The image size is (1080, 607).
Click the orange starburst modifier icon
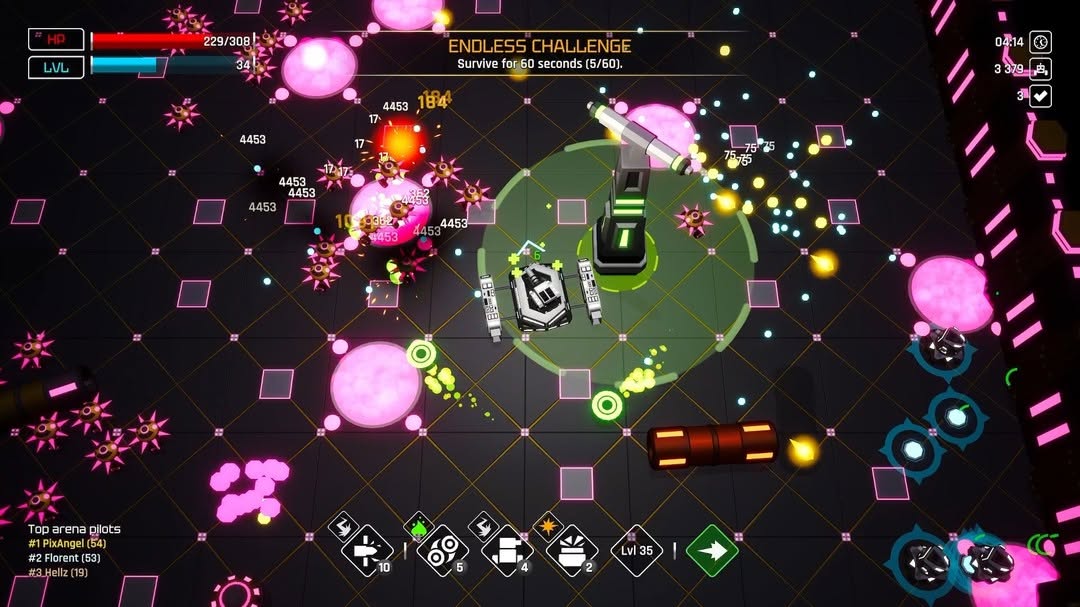click(x=548, y=523)
